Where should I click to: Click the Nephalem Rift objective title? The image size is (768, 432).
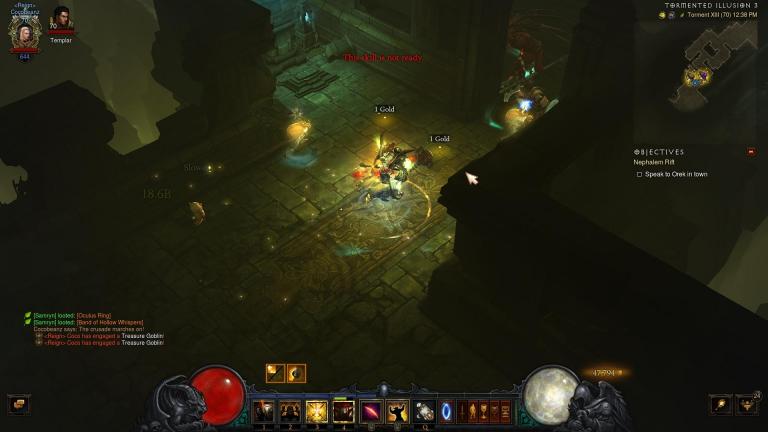(656, 162)
